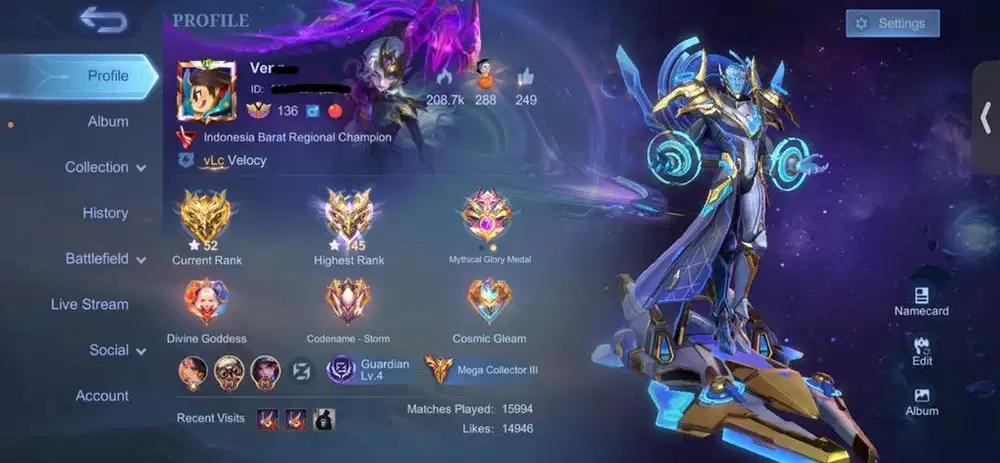View the Highest Rank badge

pos(347,216)
